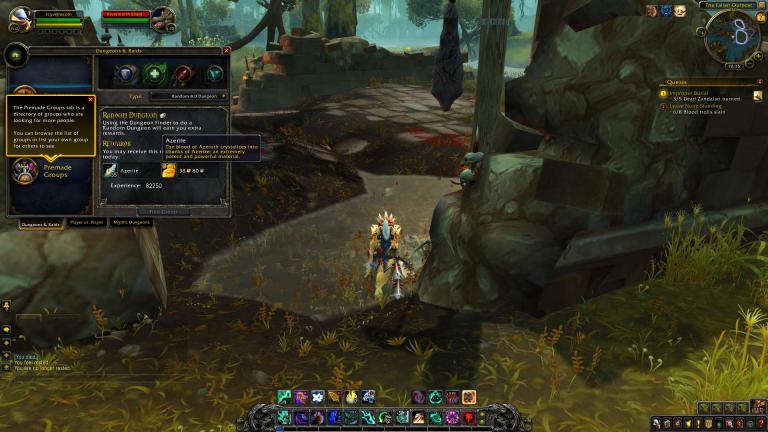Viewport: 768px width, 432px height.
Task: Select the damage dealer role icon
Action: pyautogui.click(x=183, y=74)
